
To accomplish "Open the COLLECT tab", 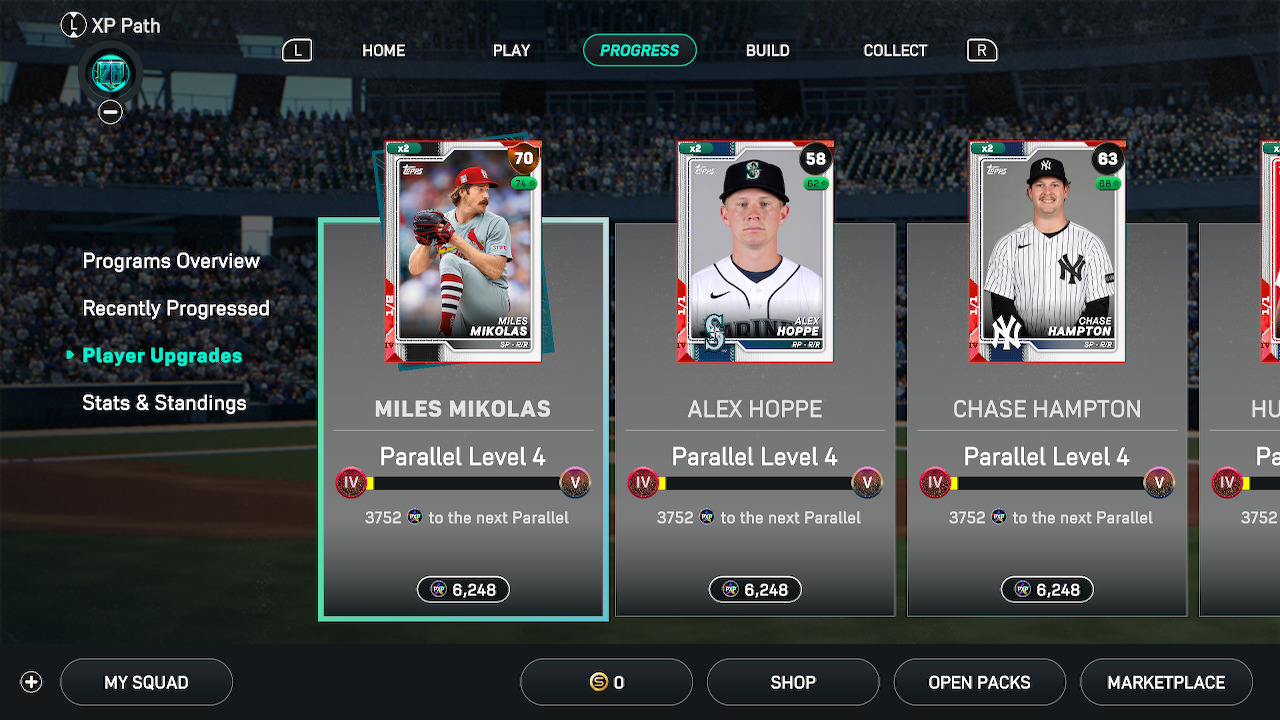I will (895, 50).
